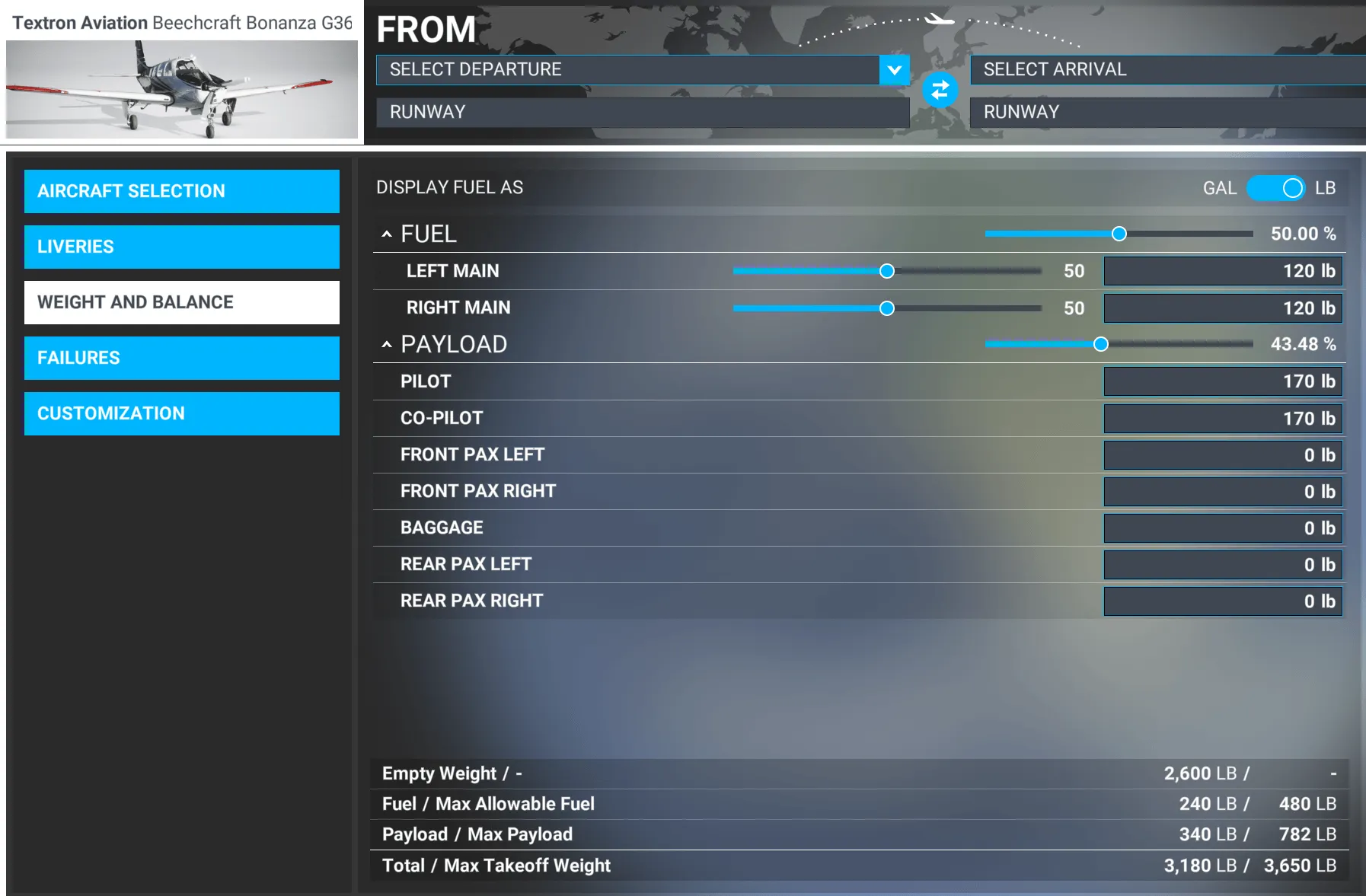Edit the PILOT weight value
Screen dimensions: 1366x896
click(1222, 381)
